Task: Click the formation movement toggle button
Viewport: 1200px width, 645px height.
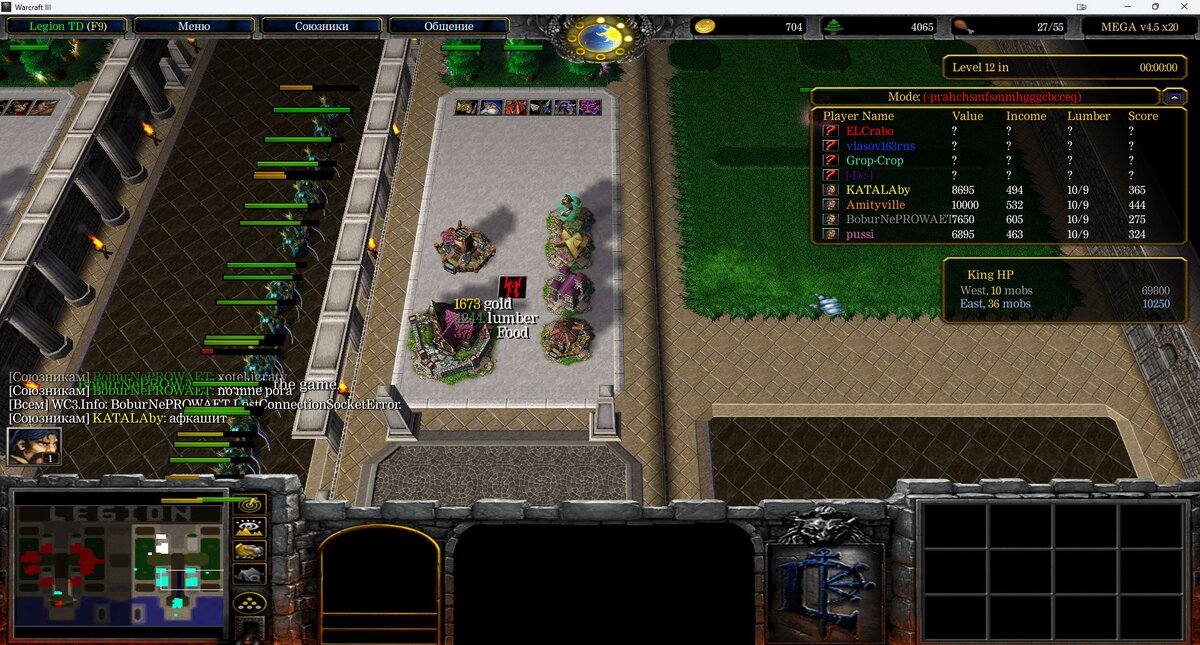Action: pyautogui.click(x=249, y=602)
